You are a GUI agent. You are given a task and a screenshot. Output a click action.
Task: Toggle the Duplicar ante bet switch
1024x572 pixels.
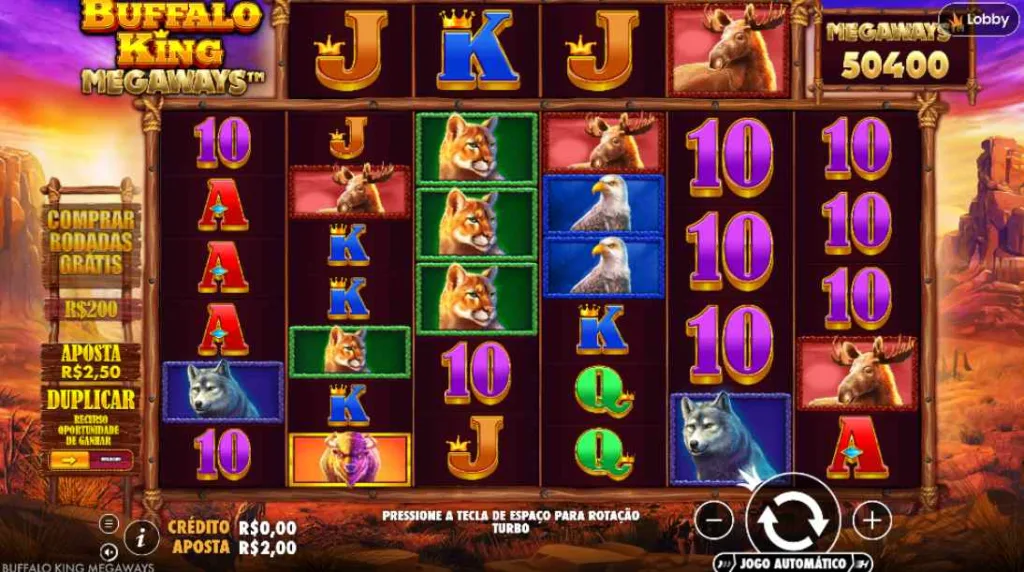[91, 459]
